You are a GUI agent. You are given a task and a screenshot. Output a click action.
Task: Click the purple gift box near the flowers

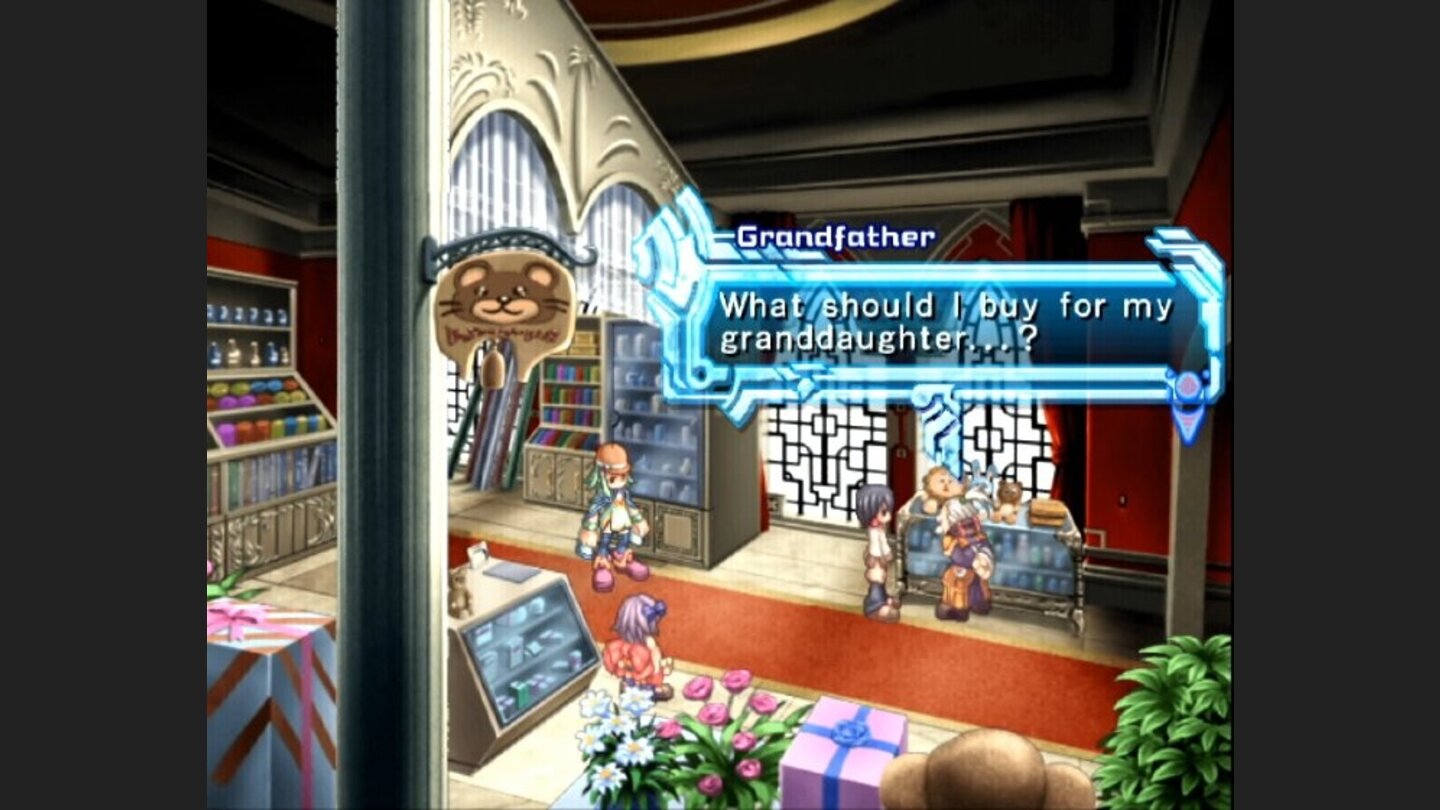(x=846, y=740)
